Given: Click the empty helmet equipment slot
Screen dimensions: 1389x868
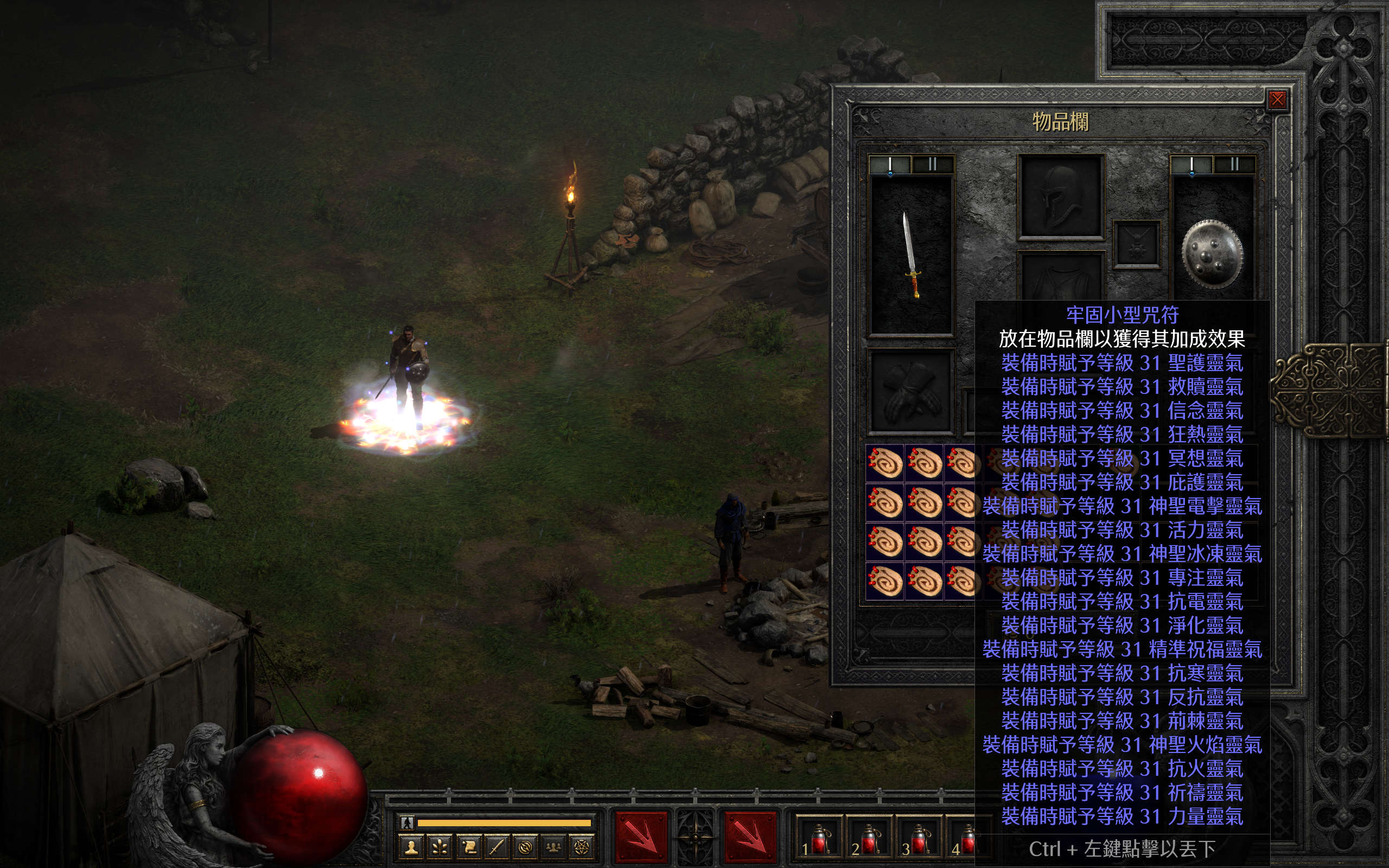Looking at the screenshot, I should (x=1061, y=197).
